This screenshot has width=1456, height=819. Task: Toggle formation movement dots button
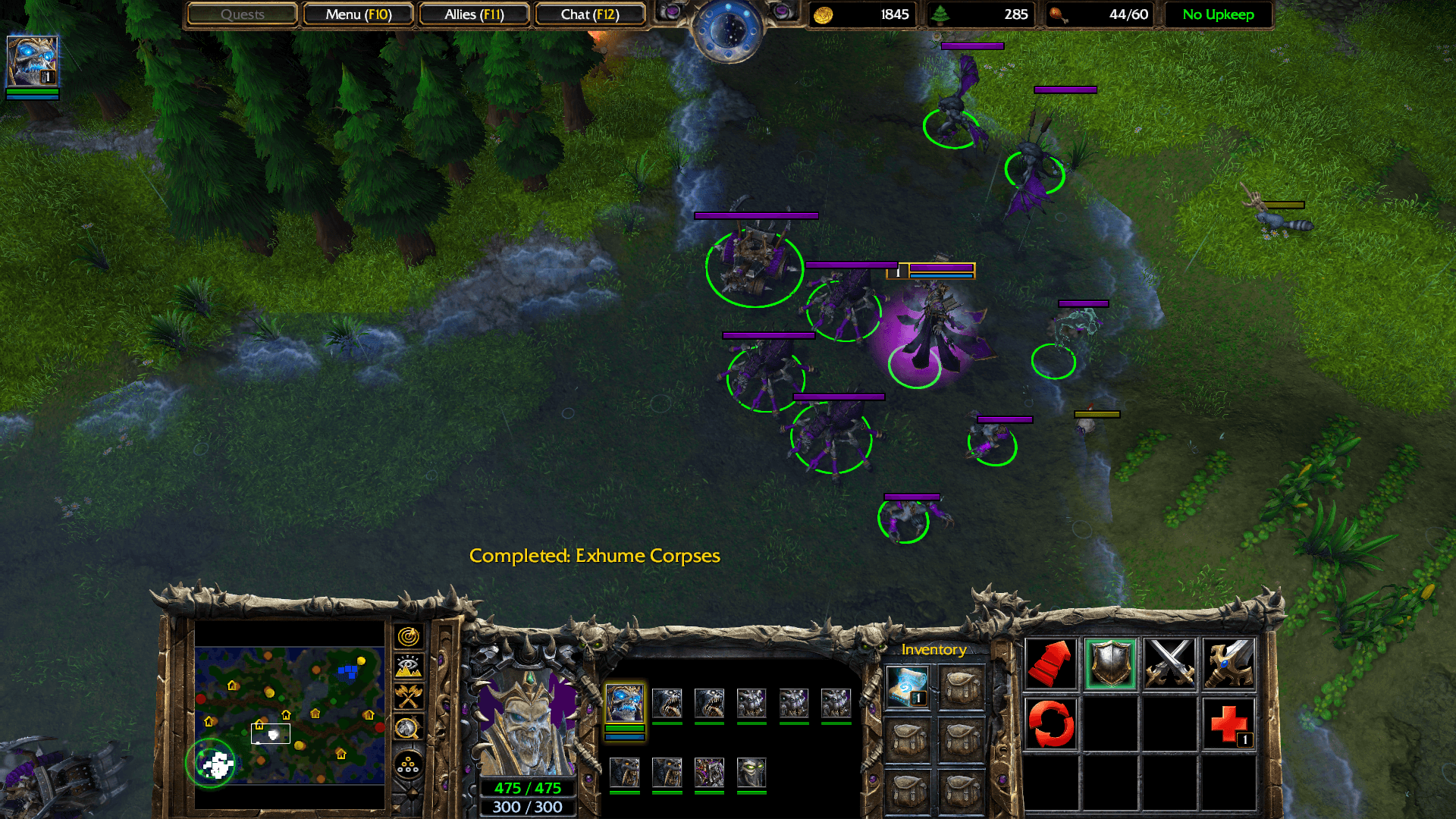coord(408,764)
